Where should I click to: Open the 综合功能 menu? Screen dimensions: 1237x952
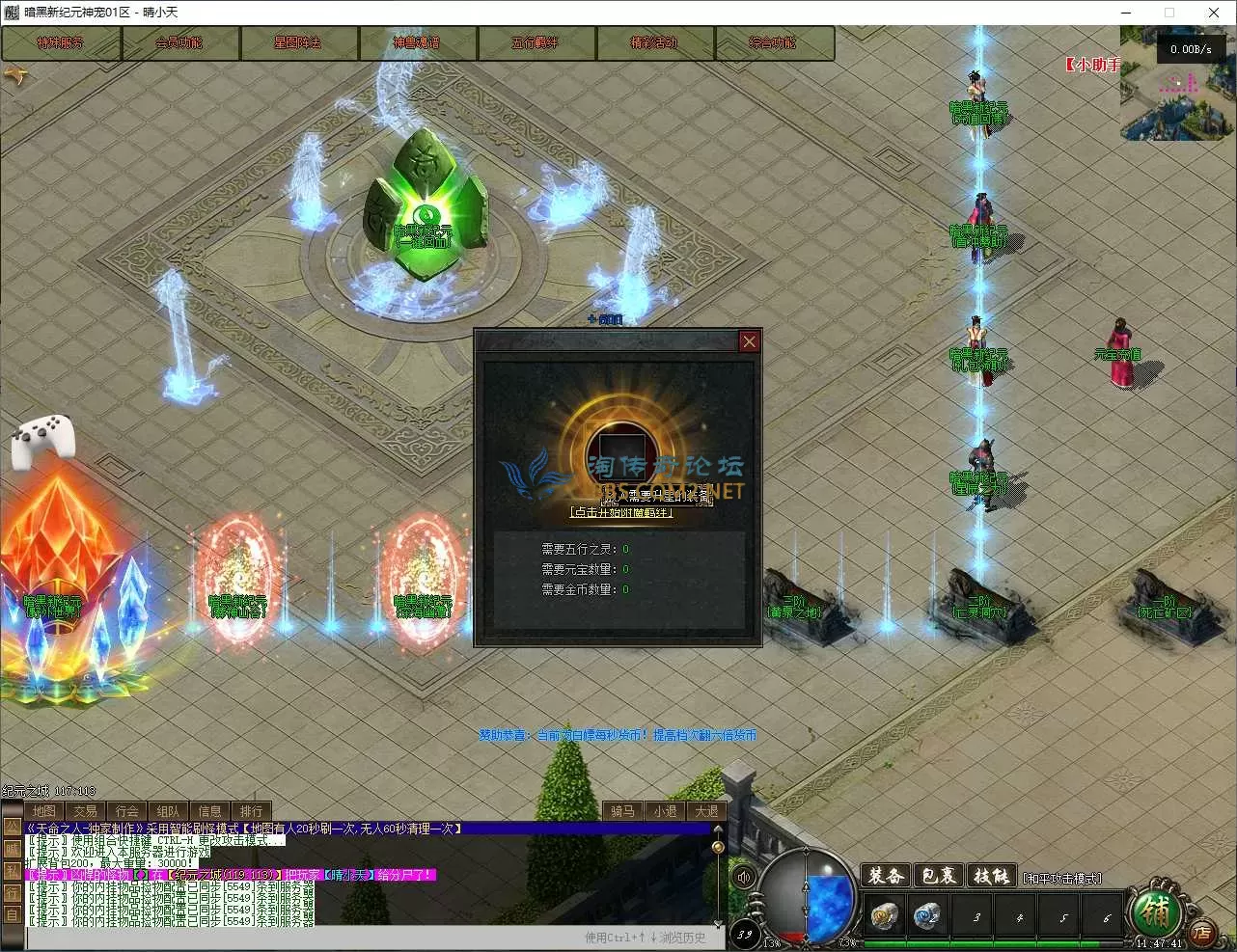point(773,43)
